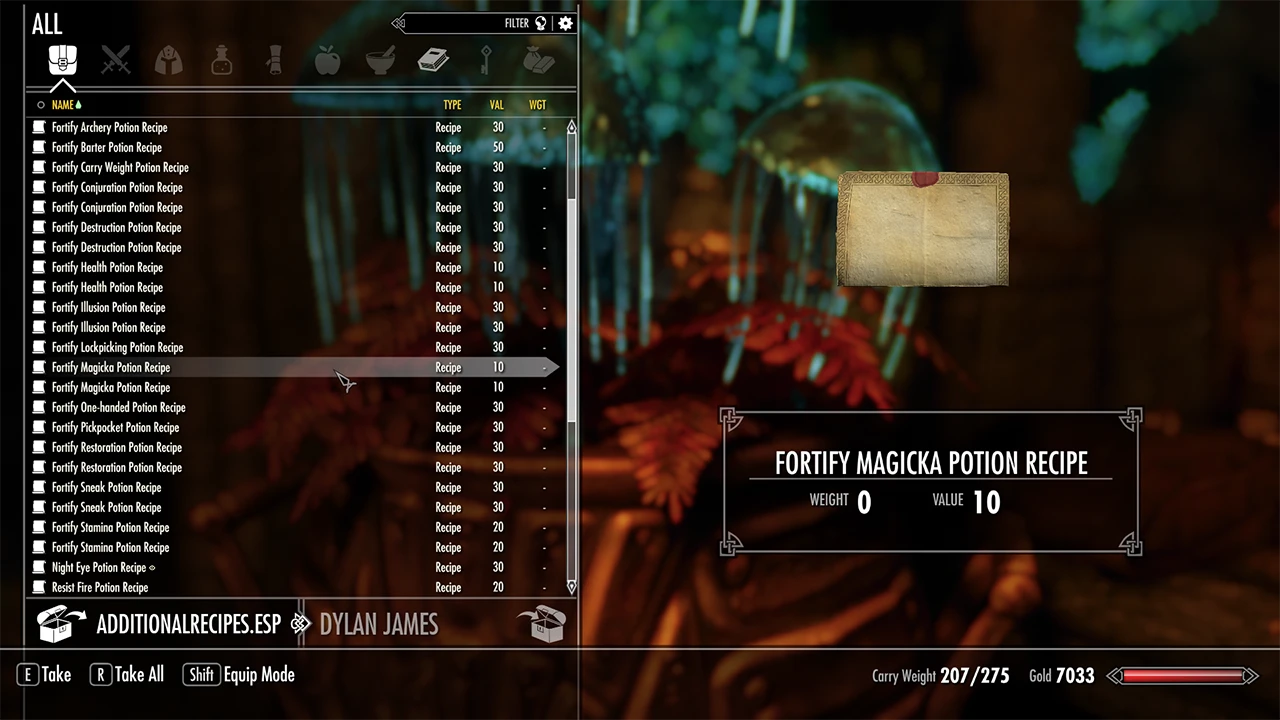
Task: Select the Potions flask icon
Action: click(x=221, y=60)
